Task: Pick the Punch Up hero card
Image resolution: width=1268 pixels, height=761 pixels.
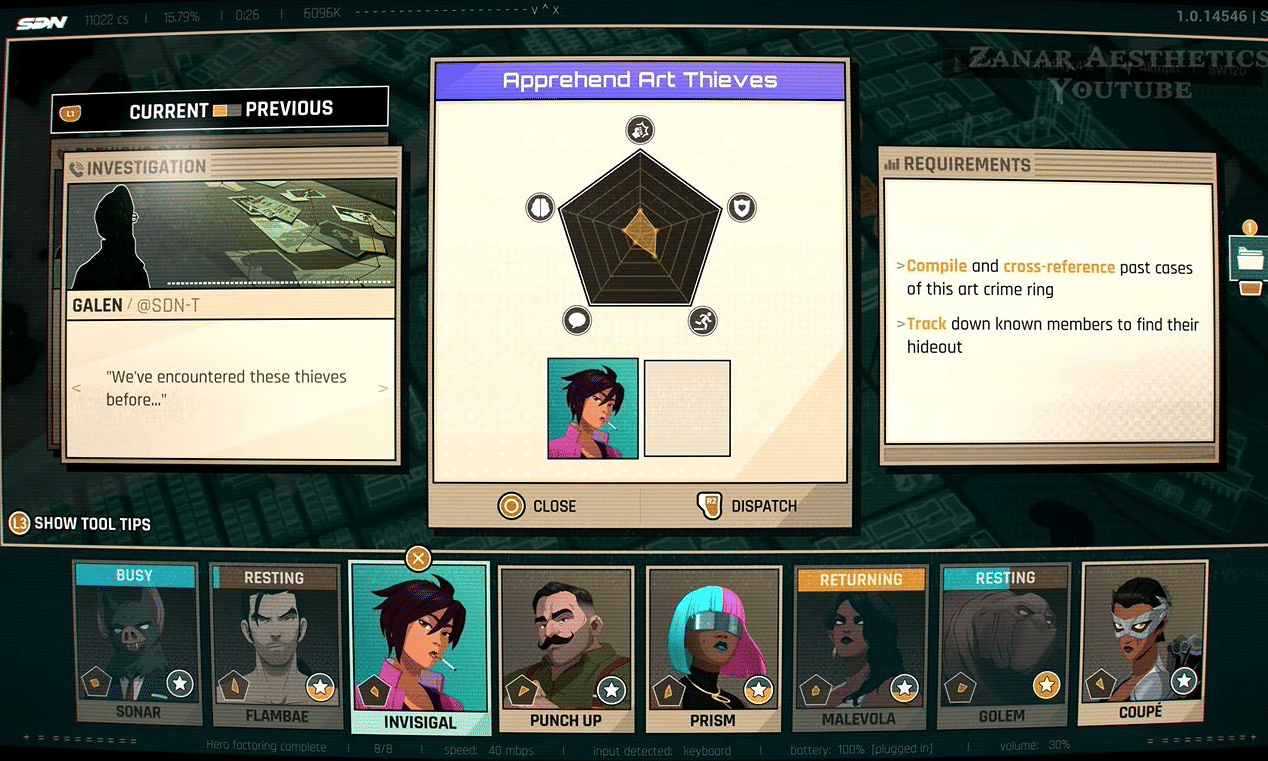Action: [x=565, y=650]
